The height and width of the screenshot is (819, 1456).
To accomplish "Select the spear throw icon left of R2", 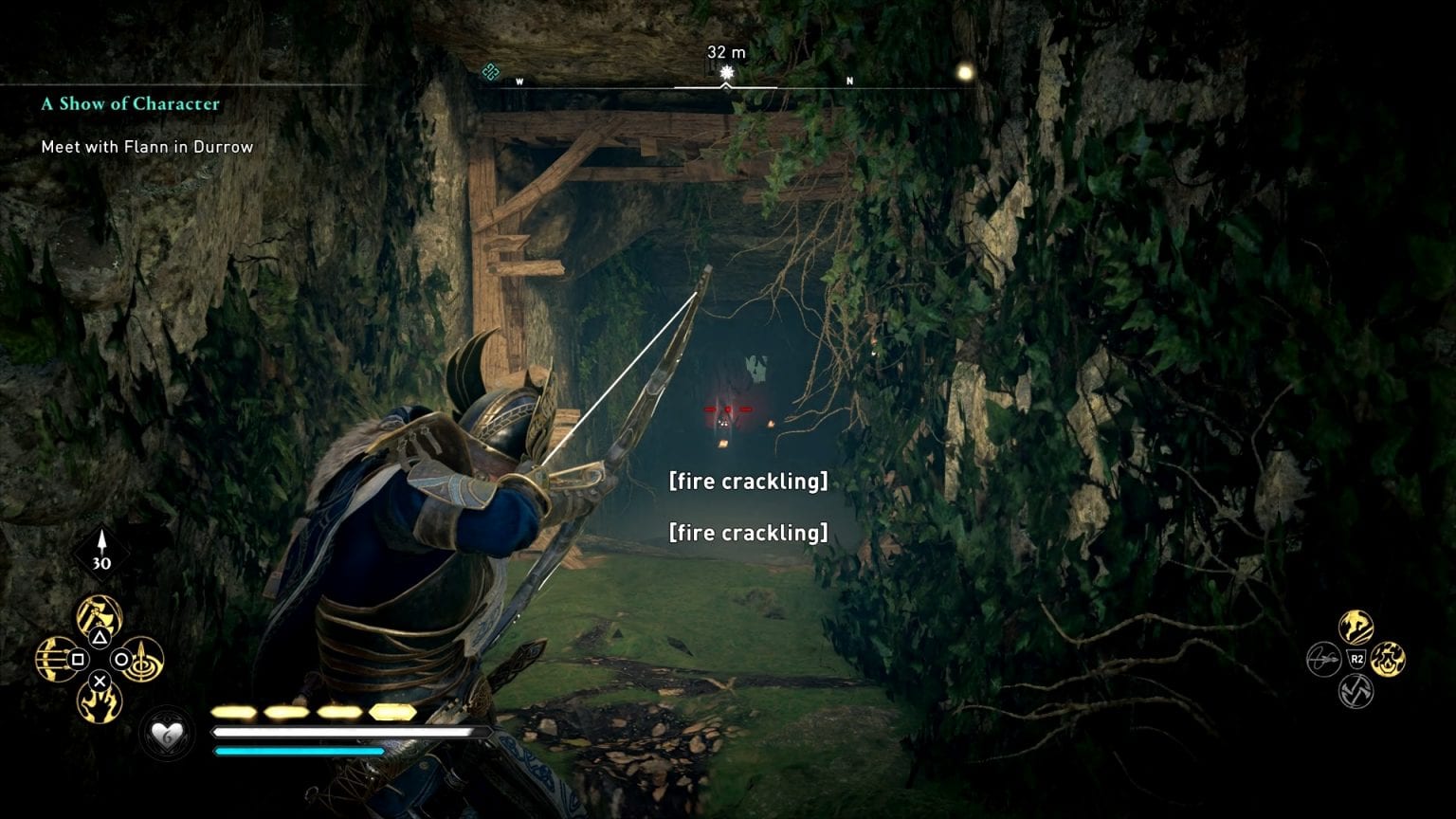I will [1324, 661].
